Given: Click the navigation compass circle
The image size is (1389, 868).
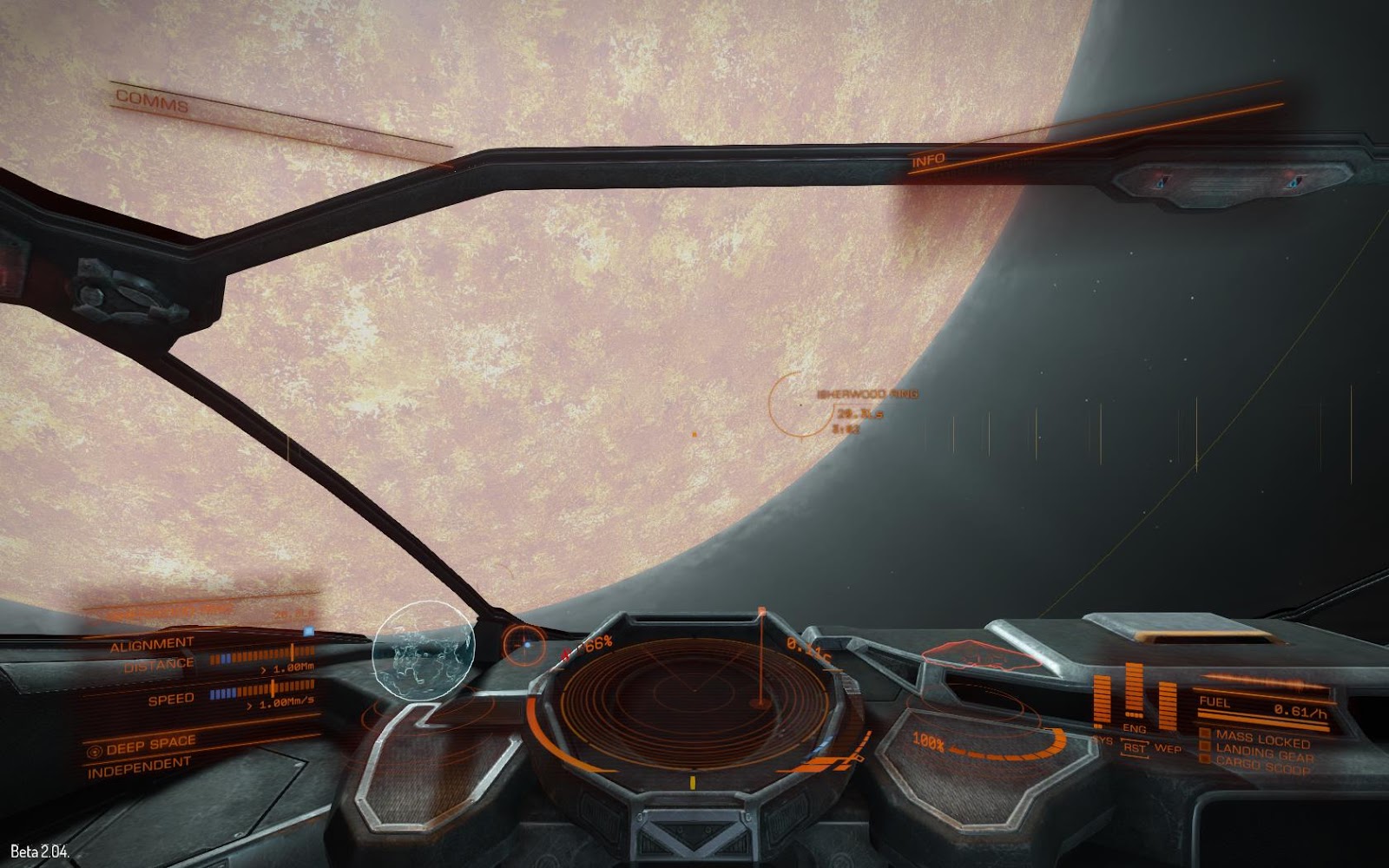Looking at the screenshot, I should (524, 646).
